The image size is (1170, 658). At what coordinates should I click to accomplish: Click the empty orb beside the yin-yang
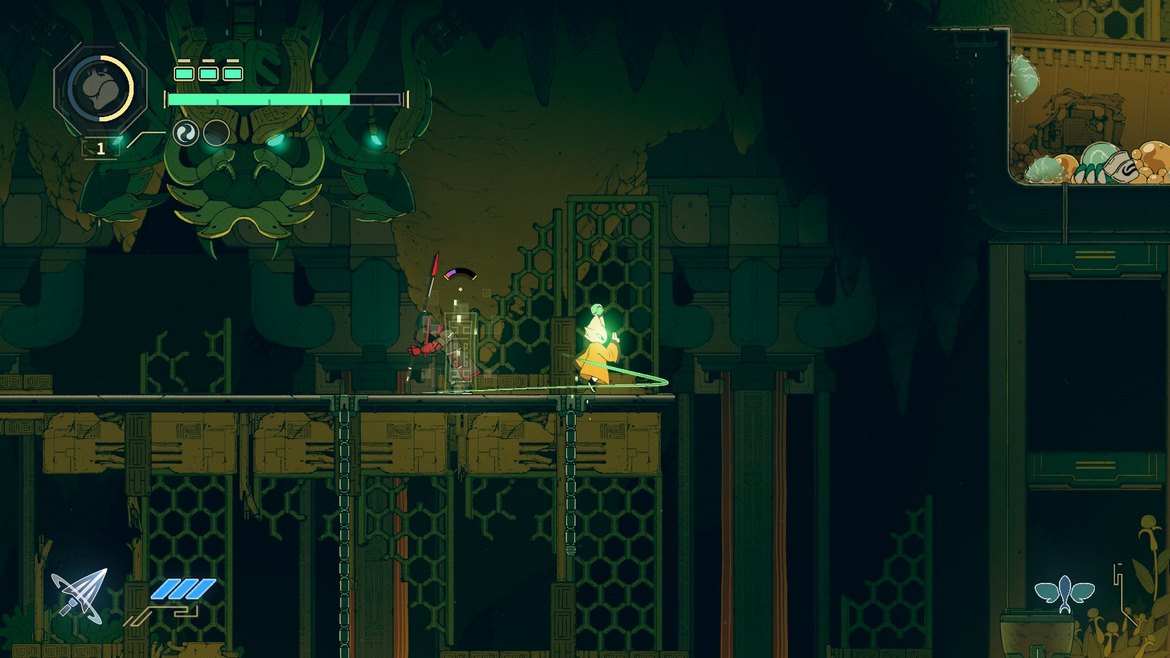[216, 133]
